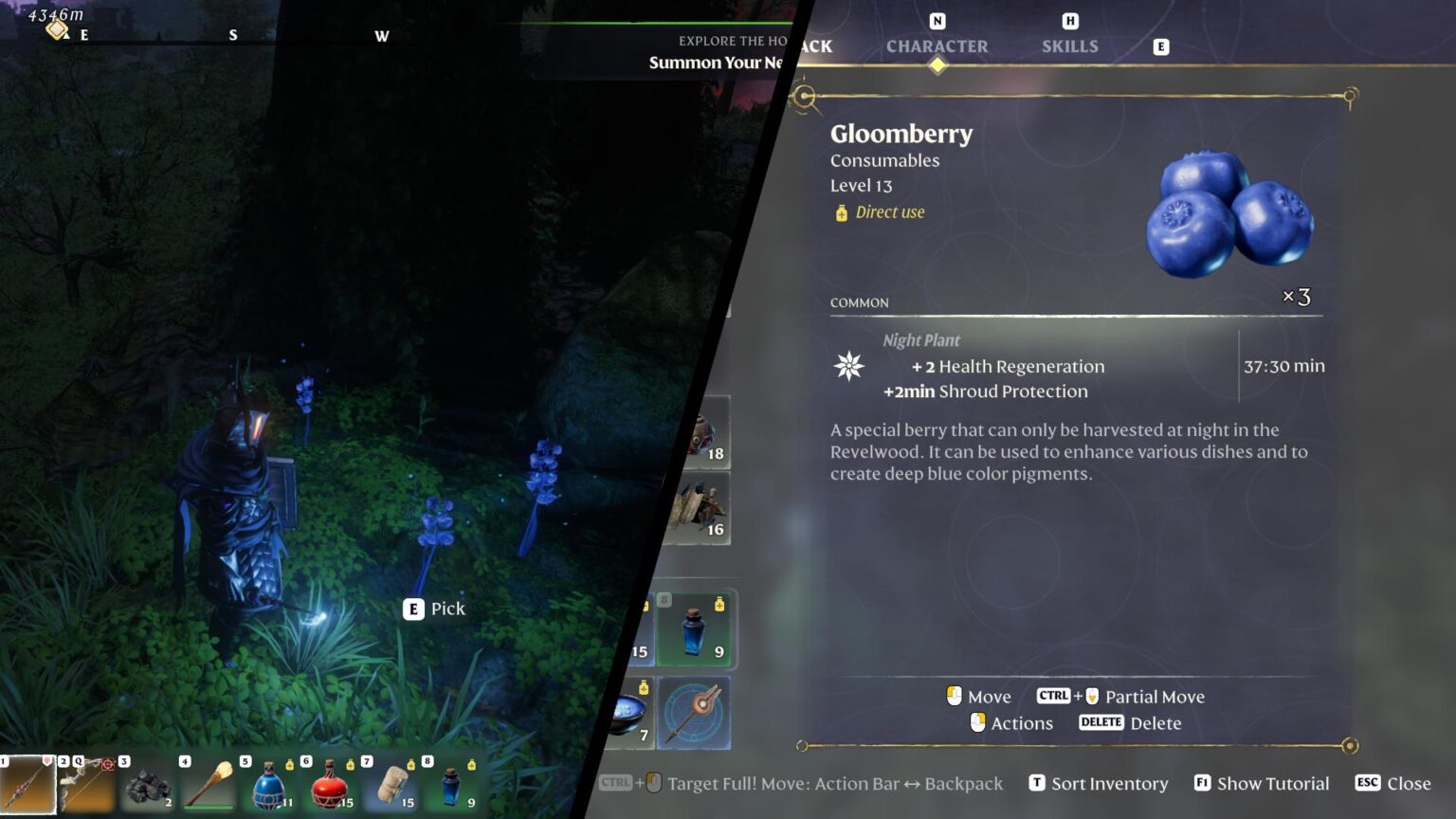1456x819 pixels.
Task: Use the round blue potion flask in hotbar
Action: pyautogui.click(x=269, y=786)
